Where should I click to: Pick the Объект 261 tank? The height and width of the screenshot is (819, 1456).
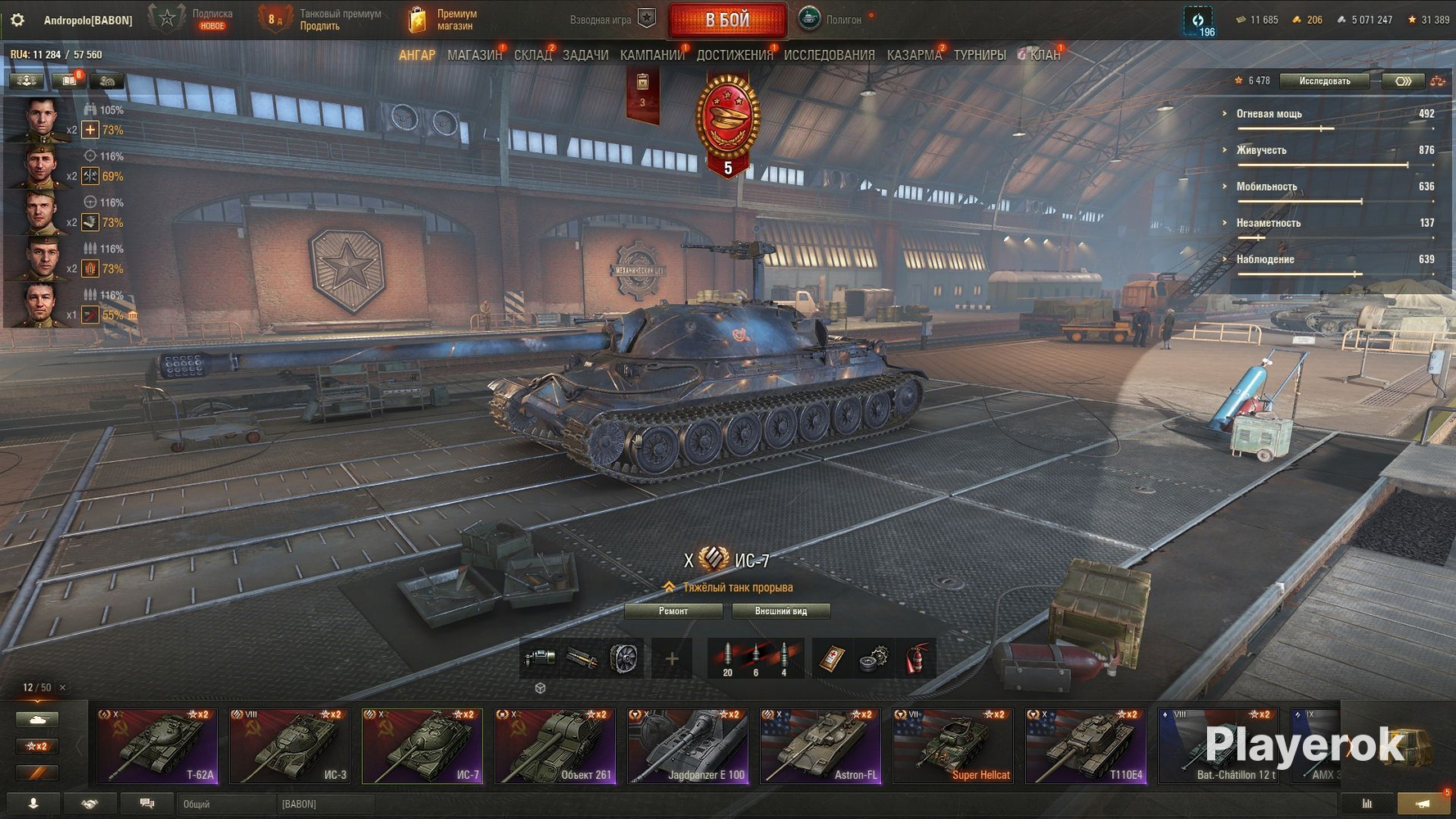coord(555,746)
